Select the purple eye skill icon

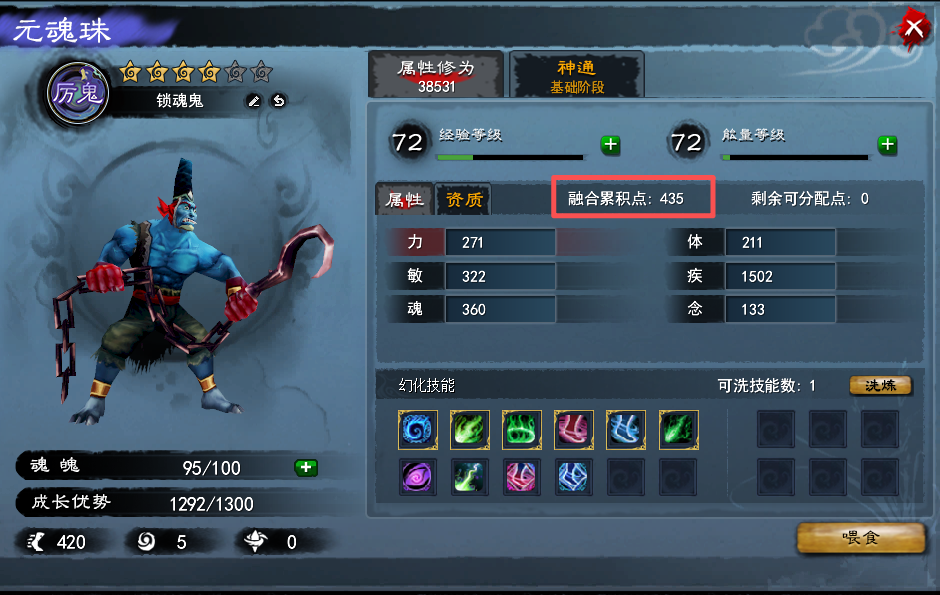418,476
